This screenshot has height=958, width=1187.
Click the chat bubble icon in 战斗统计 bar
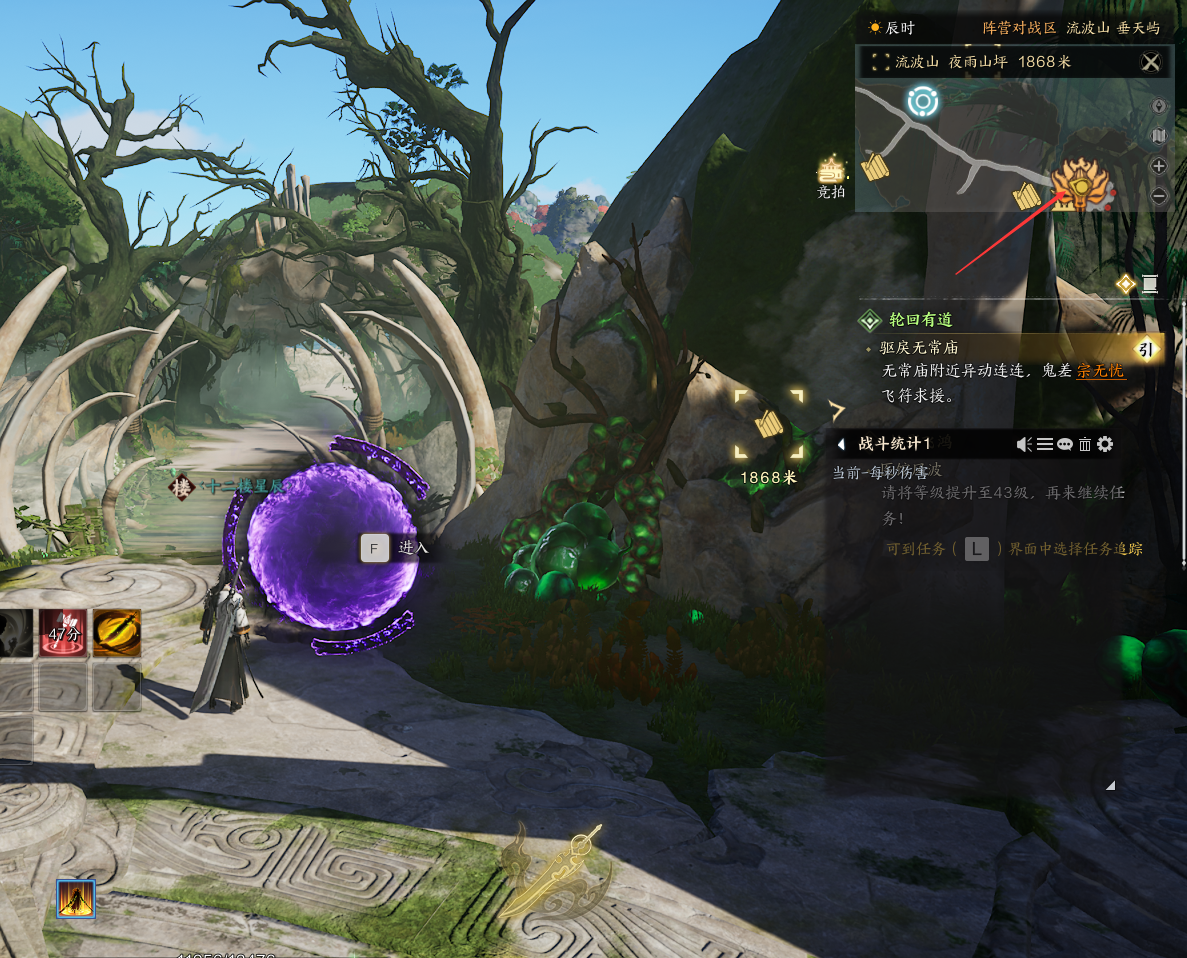(1065, 444)
